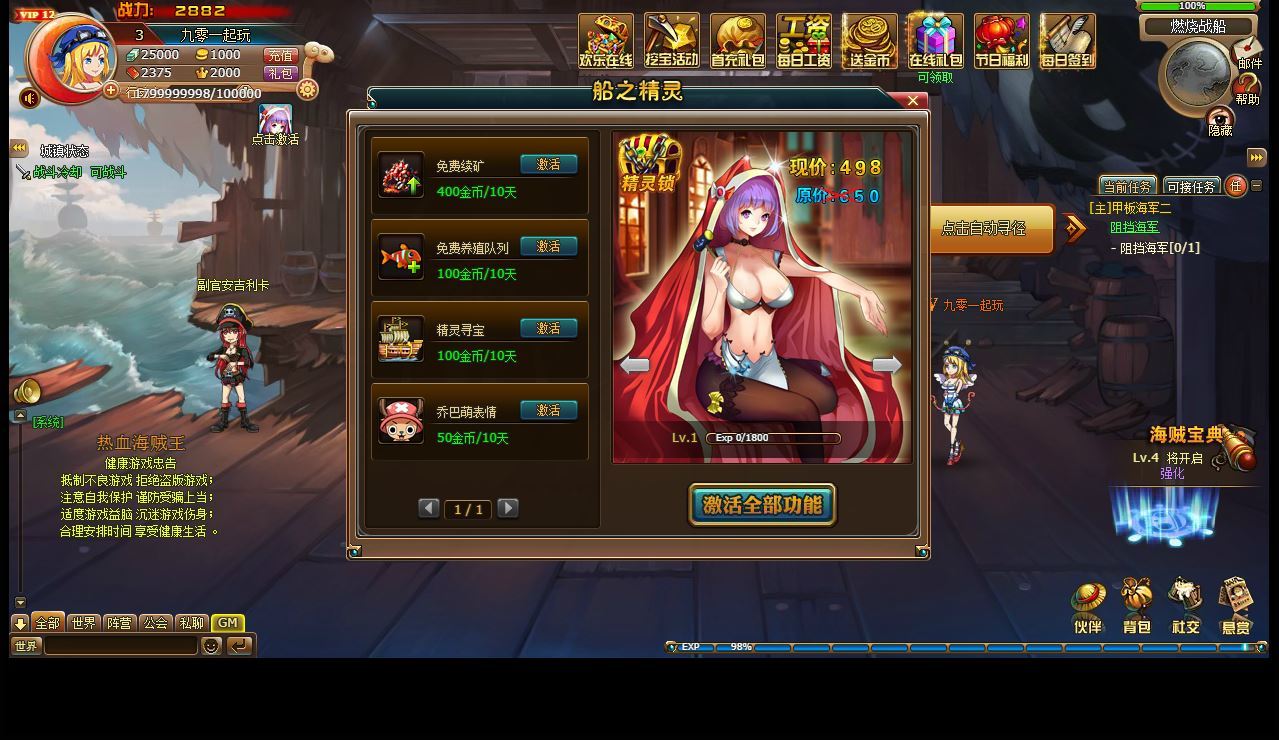
Task: Claim the 在线礼包 online gift
Action: pos(935,42)
